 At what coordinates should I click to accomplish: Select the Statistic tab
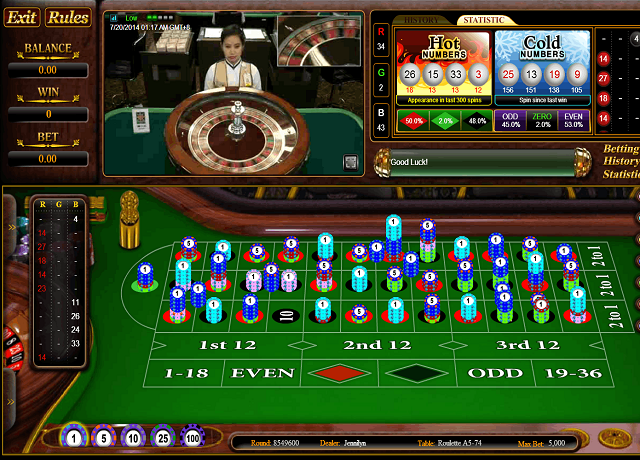pyautogui.click(x=482, y=20)
